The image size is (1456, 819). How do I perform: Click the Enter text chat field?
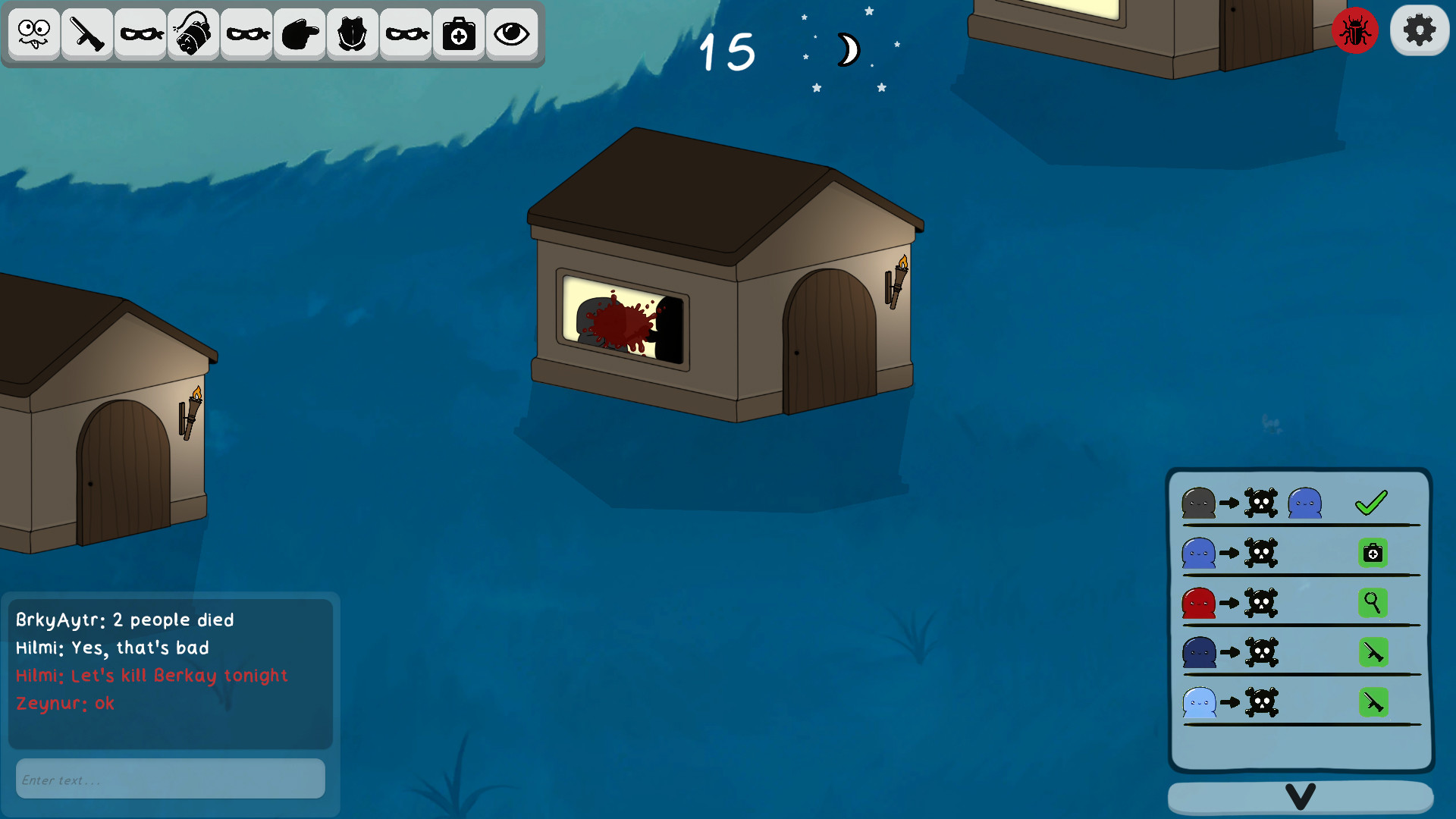tap(170, 778)
